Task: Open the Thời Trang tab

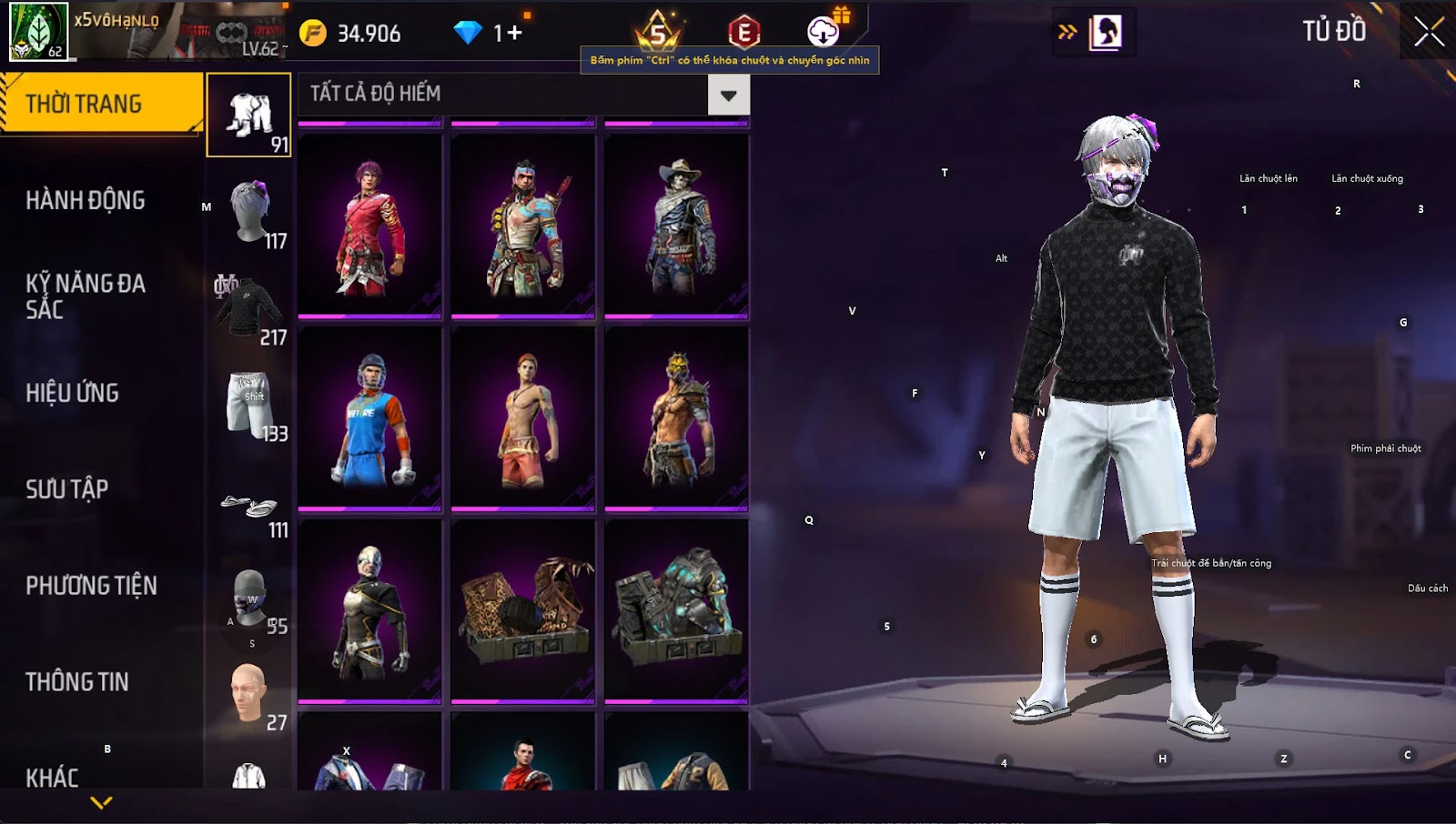Action: pyautogui.click(x=100, y=104)
